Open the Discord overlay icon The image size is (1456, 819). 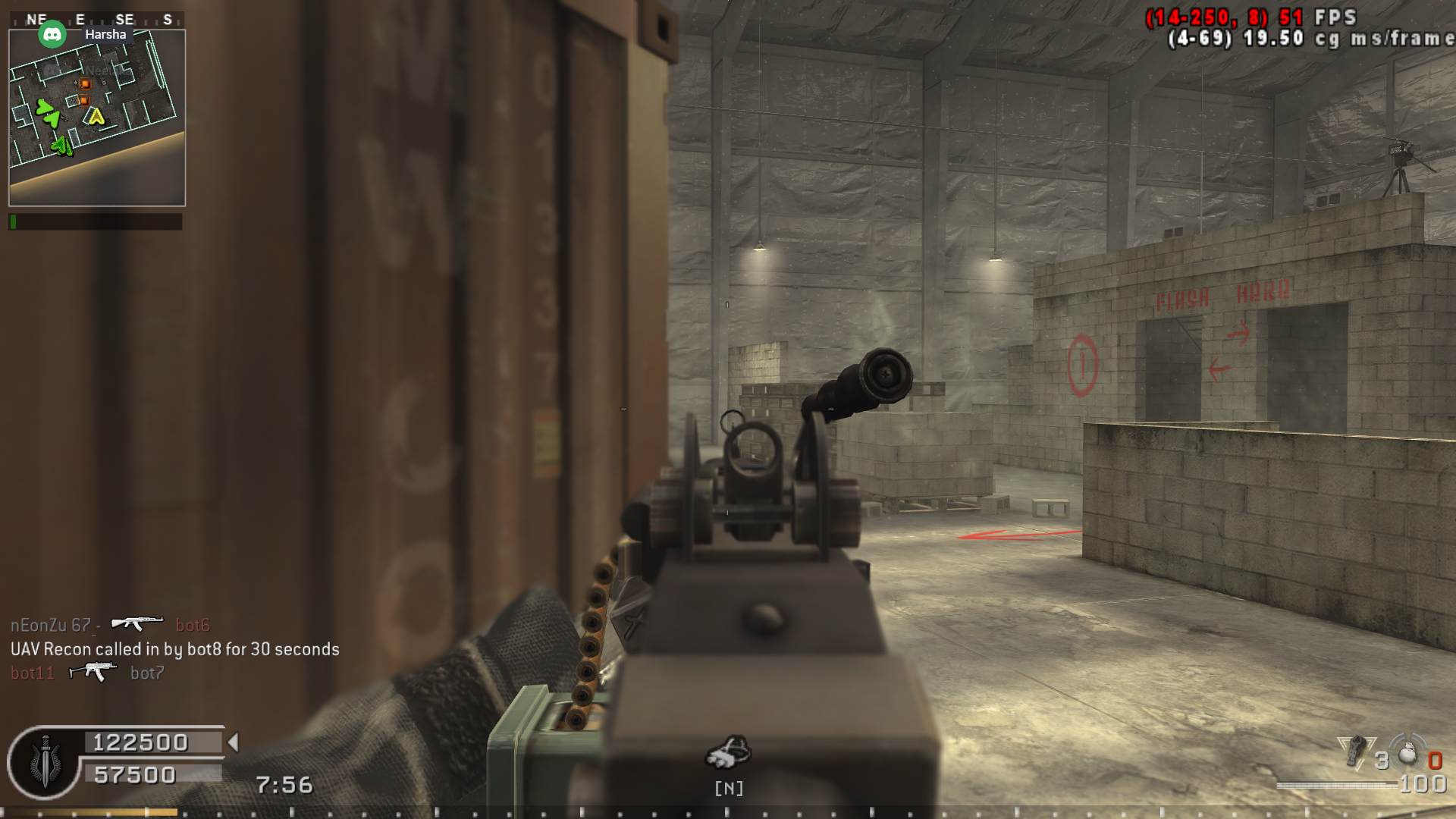[x=52, y=34]
